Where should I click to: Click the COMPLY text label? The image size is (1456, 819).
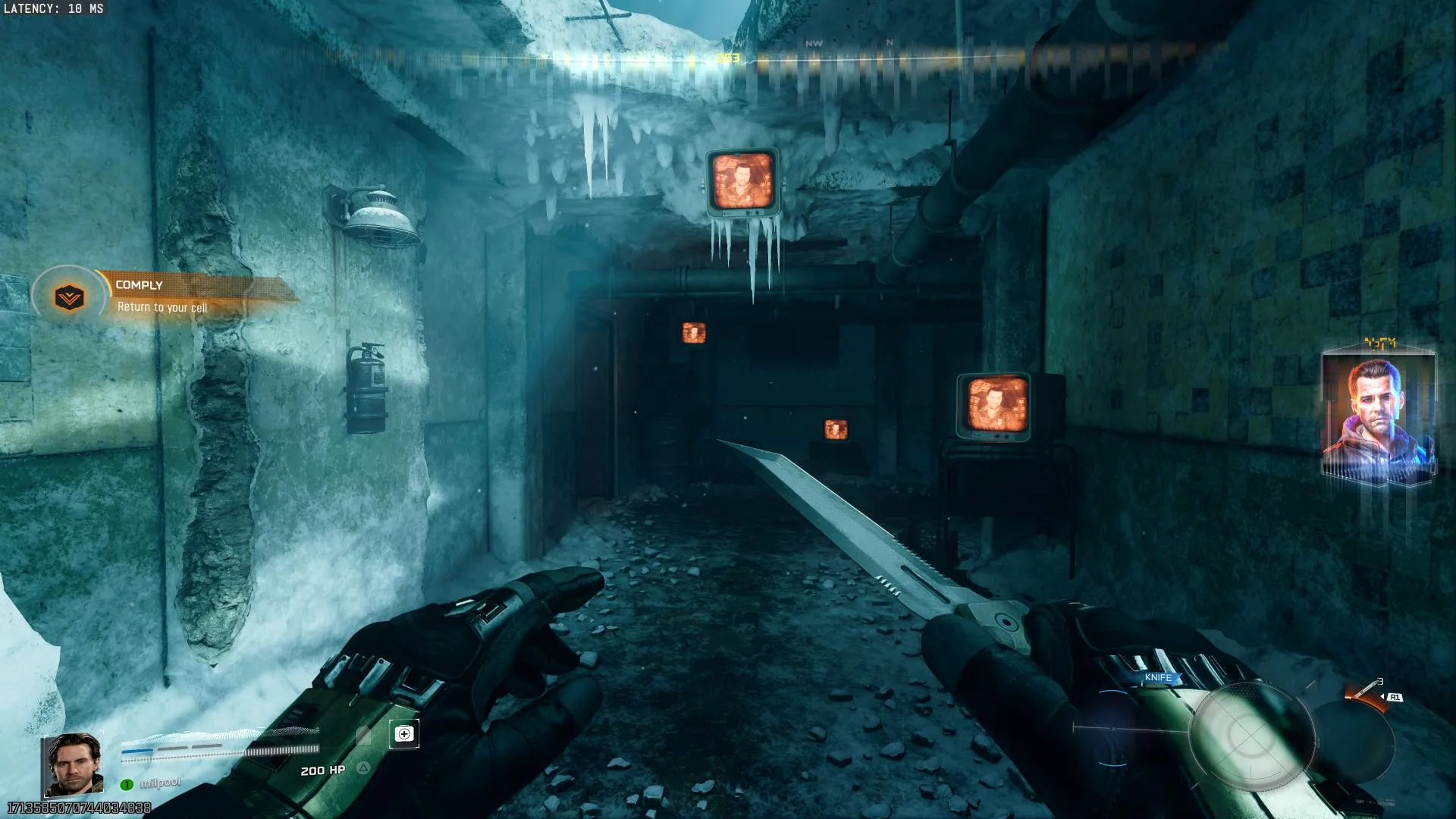pyautogui.click(x=140, y=284)
